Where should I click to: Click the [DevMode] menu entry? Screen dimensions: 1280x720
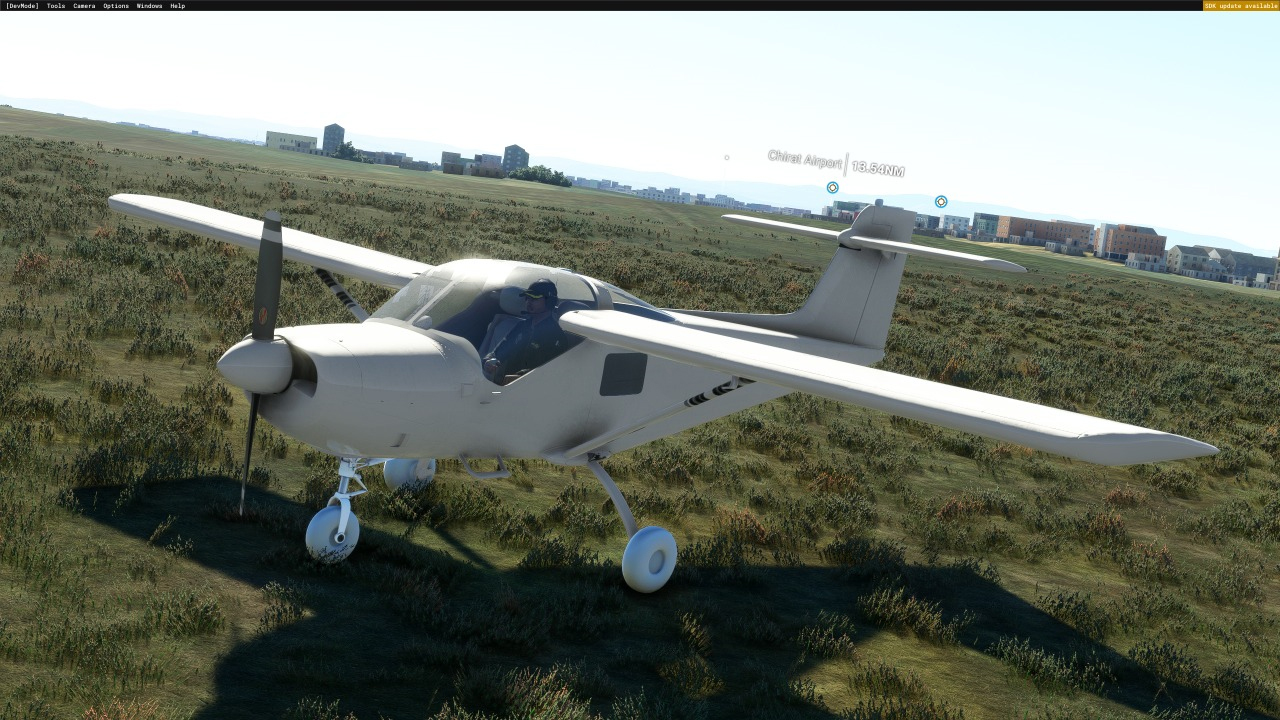click(x=22, y=6)
